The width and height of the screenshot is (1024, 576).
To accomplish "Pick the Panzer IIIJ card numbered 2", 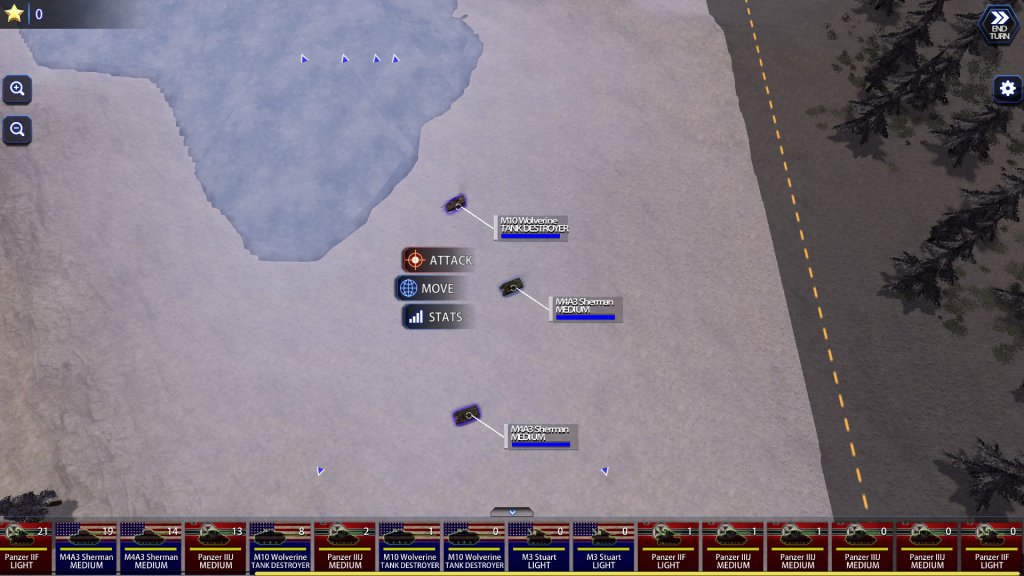I will click(x=345, y=547).
